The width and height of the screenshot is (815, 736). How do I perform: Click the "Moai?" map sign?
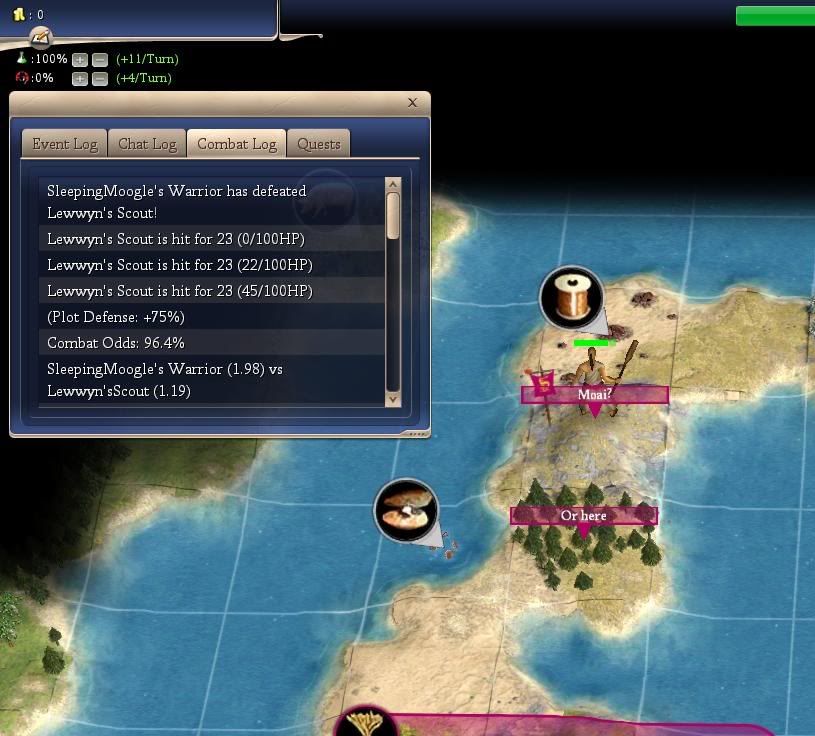tap(594, 395)
